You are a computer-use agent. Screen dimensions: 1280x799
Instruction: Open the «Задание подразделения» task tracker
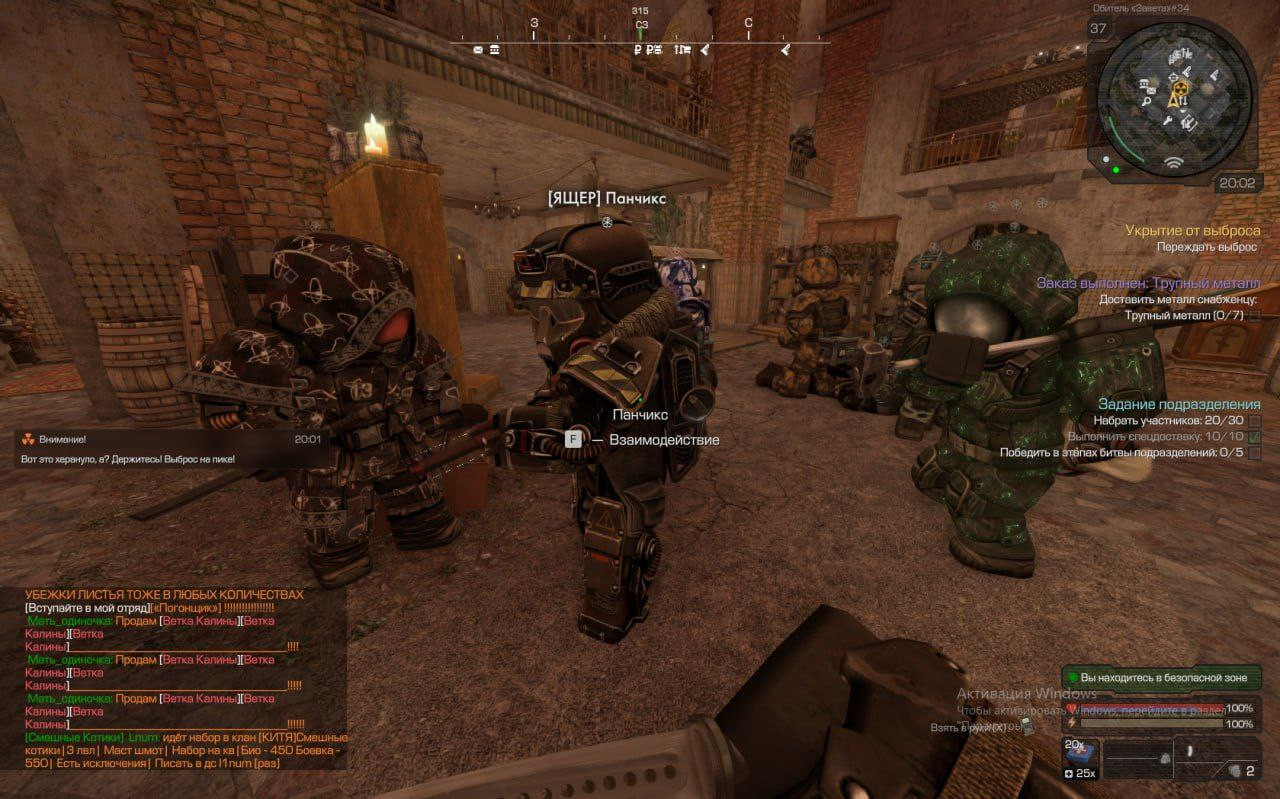coord(1179,404)
